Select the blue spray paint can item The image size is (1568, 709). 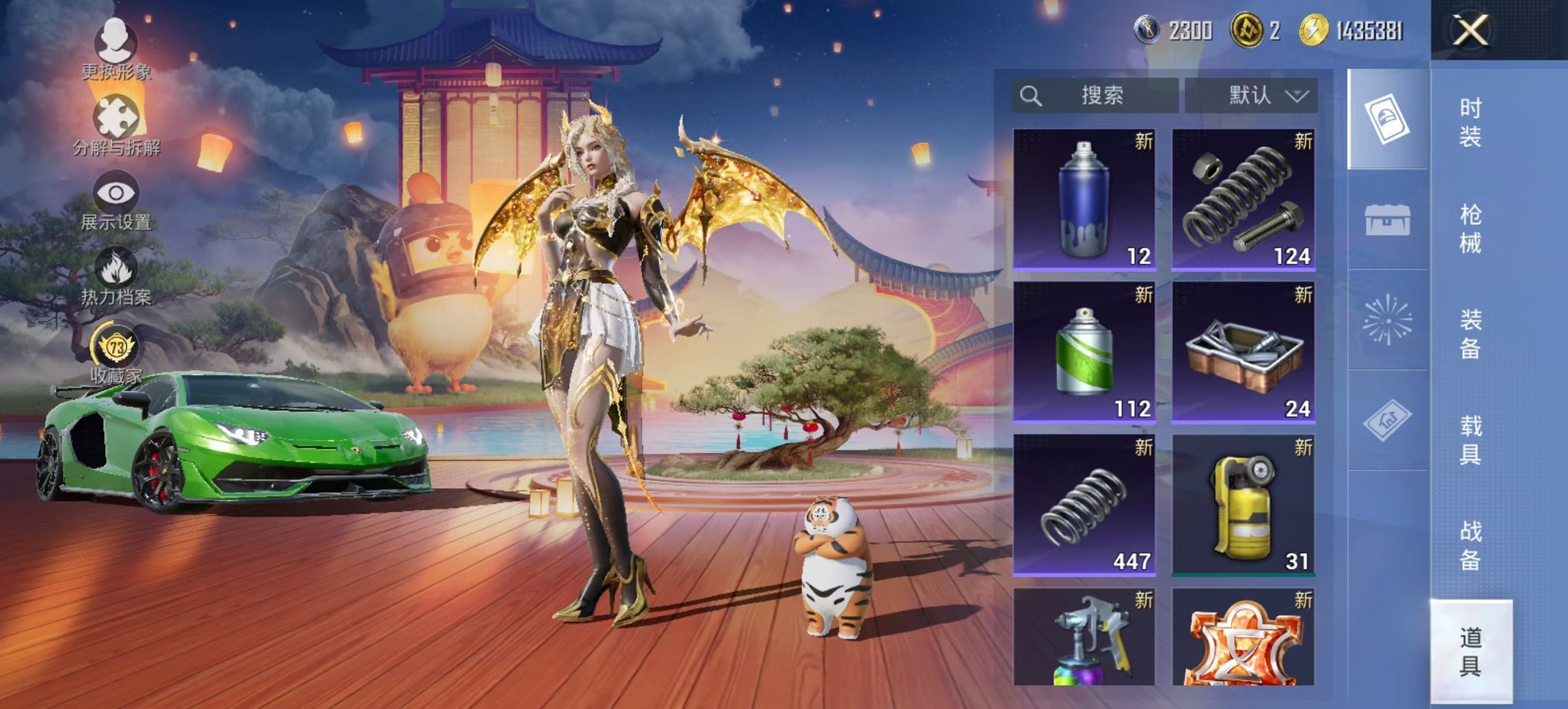pyautogui.click(x=1084, y=199)
